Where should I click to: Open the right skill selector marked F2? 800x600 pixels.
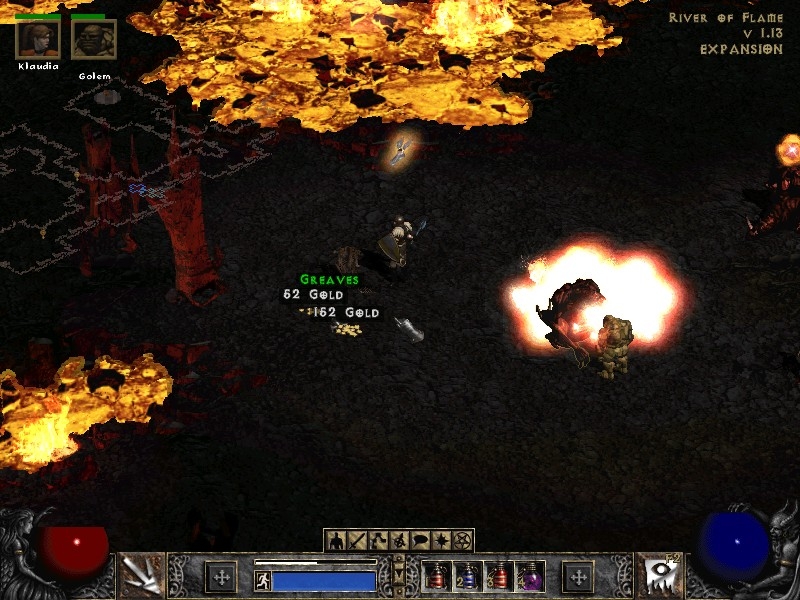659,575
